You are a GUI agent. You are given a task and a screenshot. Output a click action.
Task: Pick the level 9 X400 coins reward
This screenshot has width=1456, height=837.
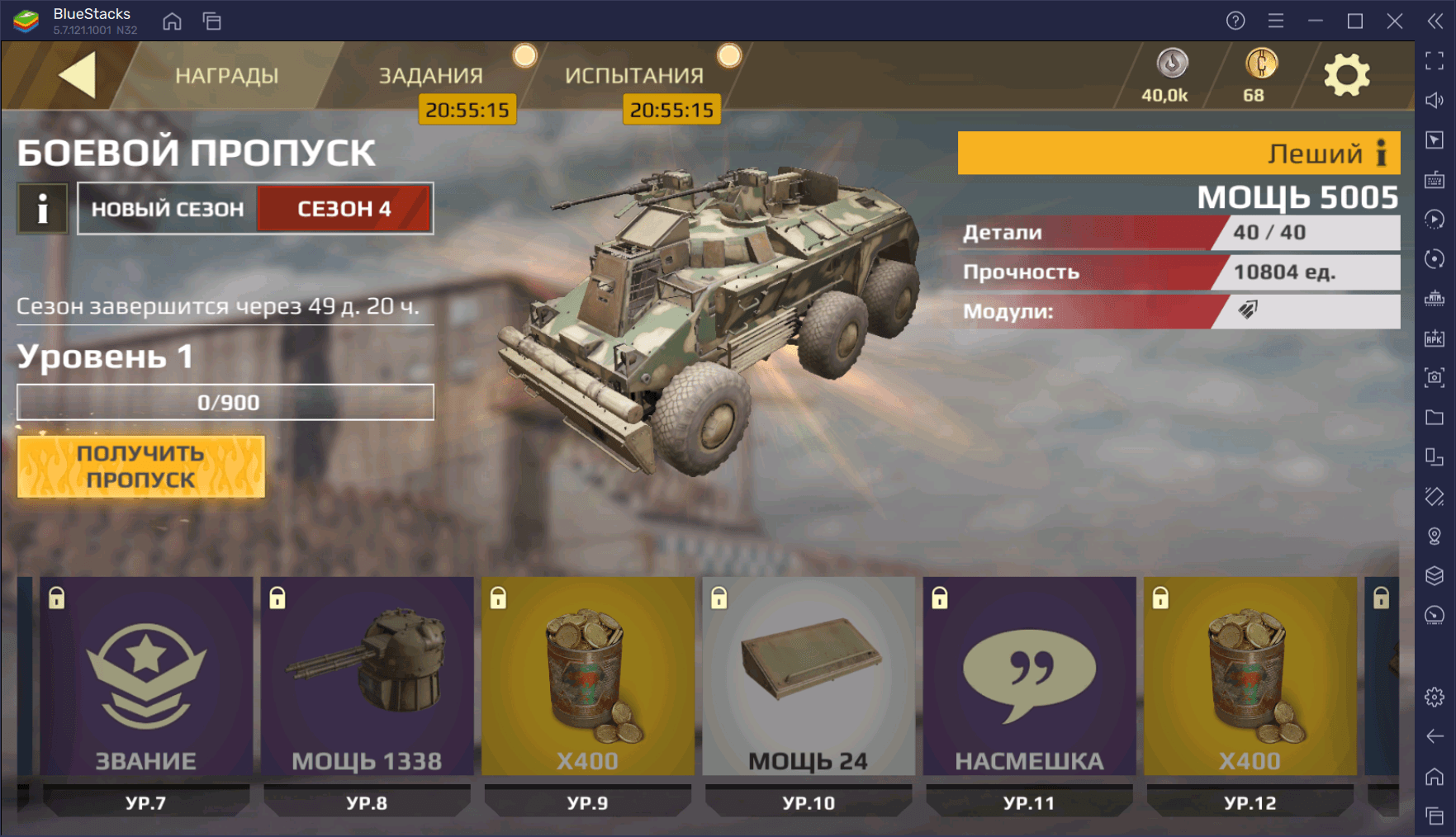pos(587,677)
